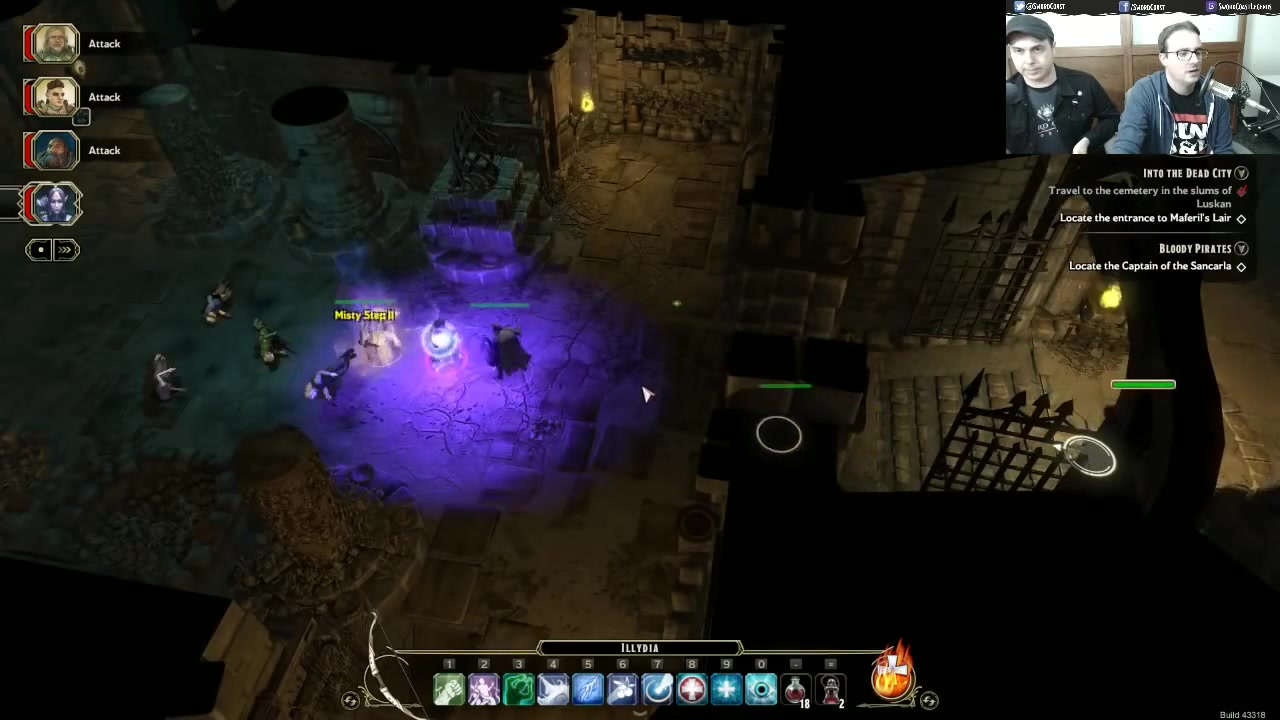Select the young brown-haired party member portrait

point(54,97)
